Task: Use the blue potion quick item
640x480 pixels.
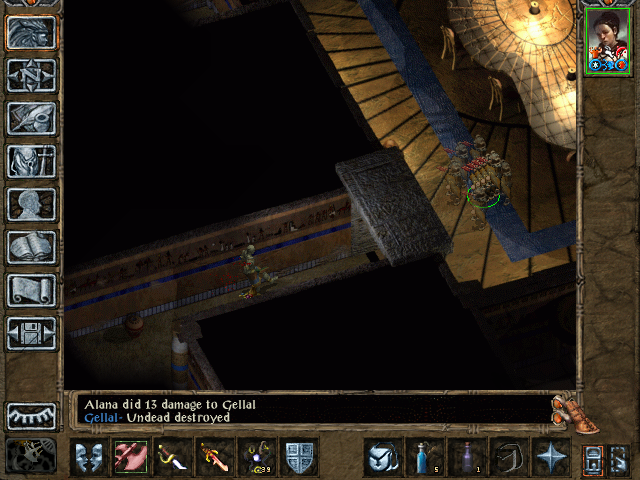Action: 424,458
